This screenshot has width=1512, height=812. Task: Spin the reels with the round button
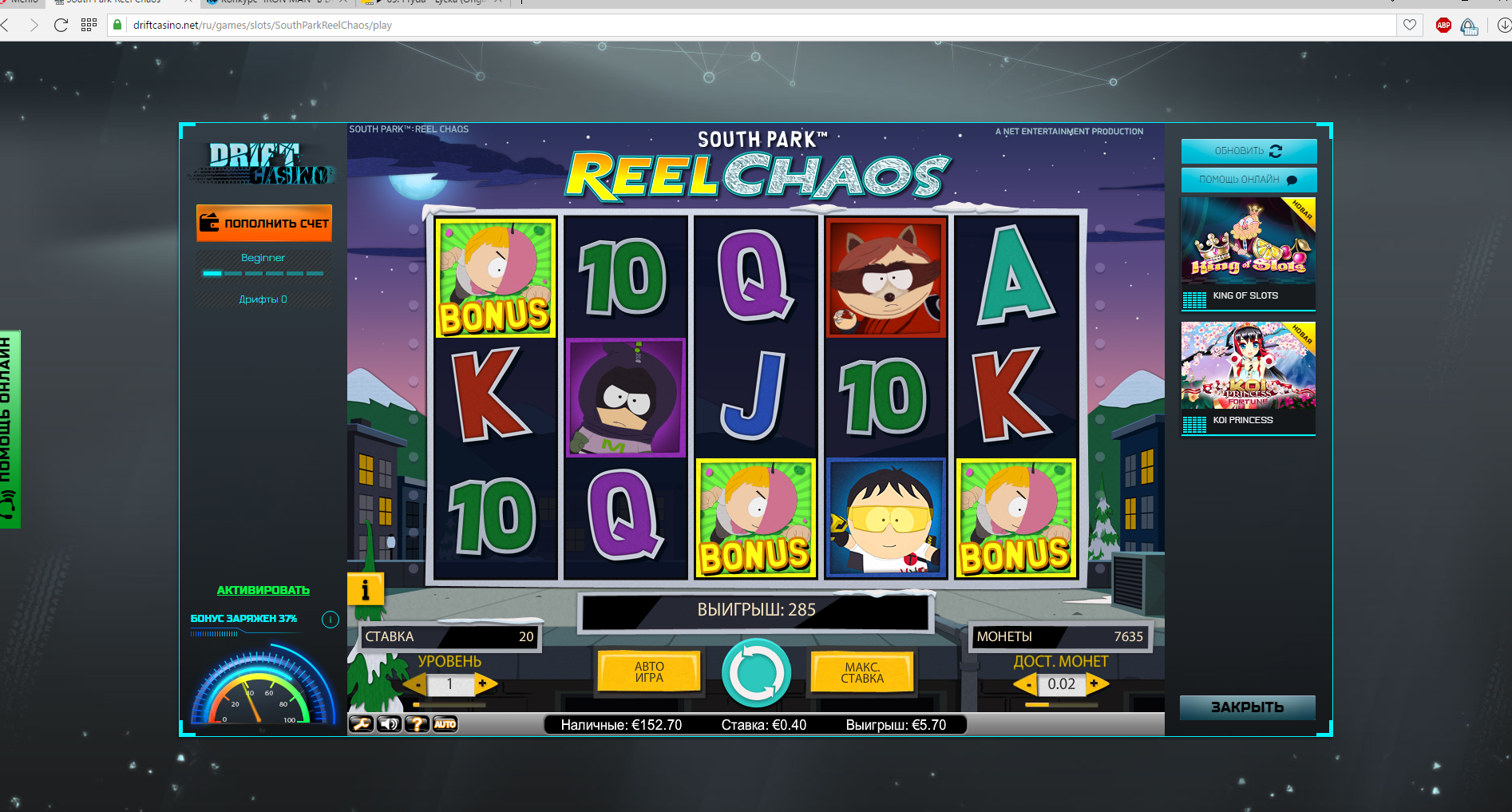pyautogui.click(x=756, y=672)
